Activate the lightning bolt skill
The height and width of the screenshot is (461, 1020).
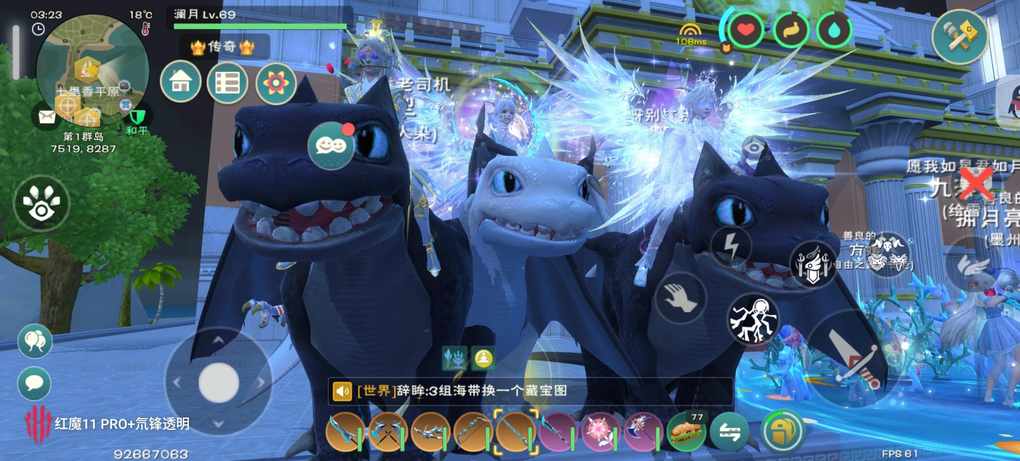coord(731,245)
